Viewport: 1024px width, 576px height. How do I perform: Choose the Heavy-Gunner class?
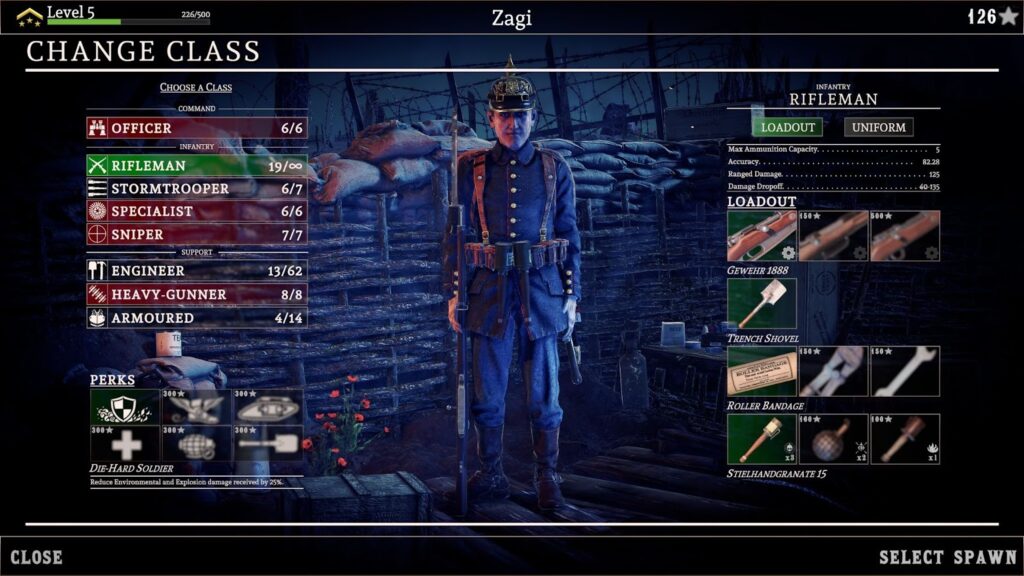coord(196,295)
